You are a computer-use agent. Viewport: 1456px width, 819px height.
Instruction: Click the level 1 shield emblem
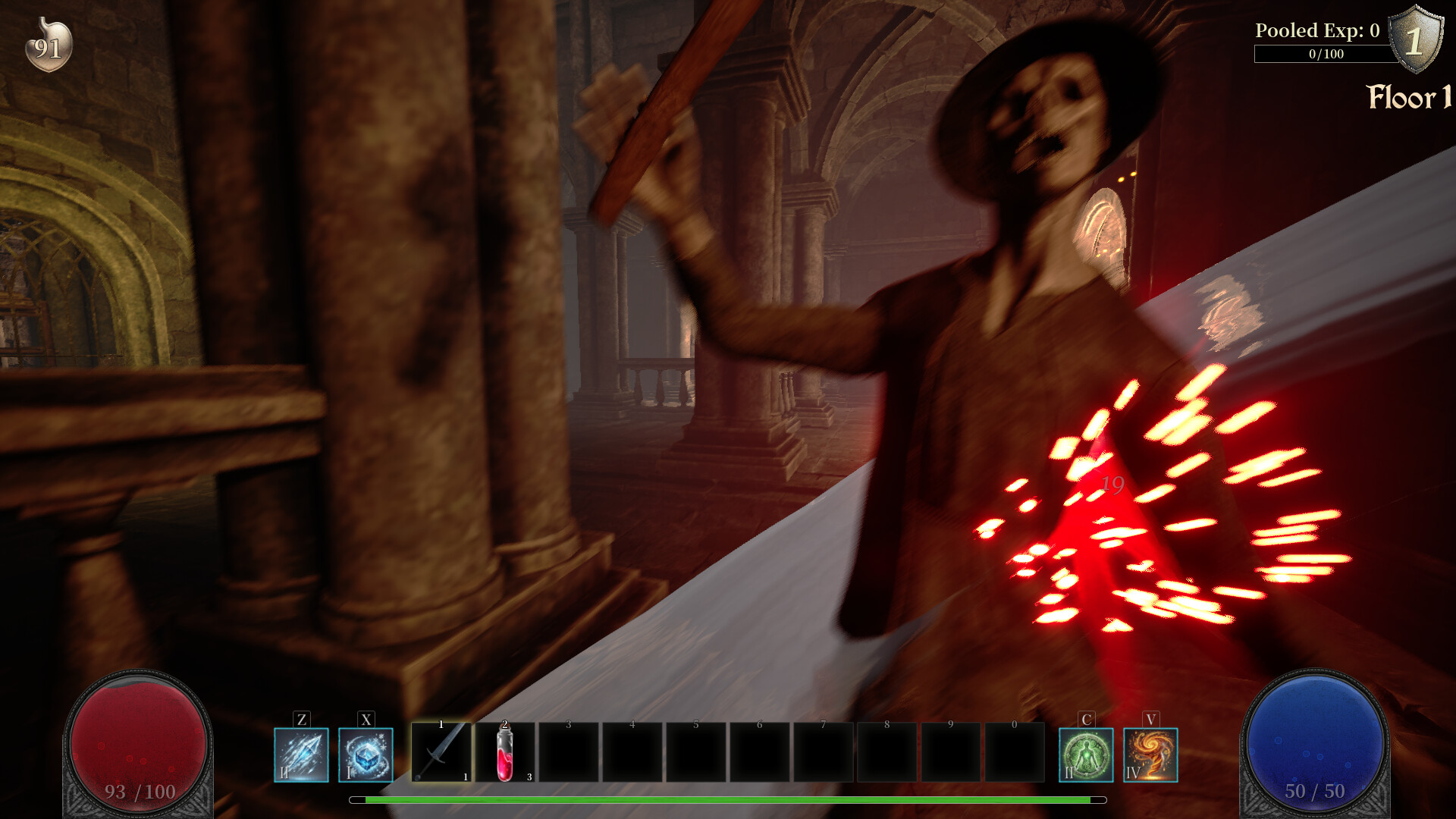pos(1415,36)
